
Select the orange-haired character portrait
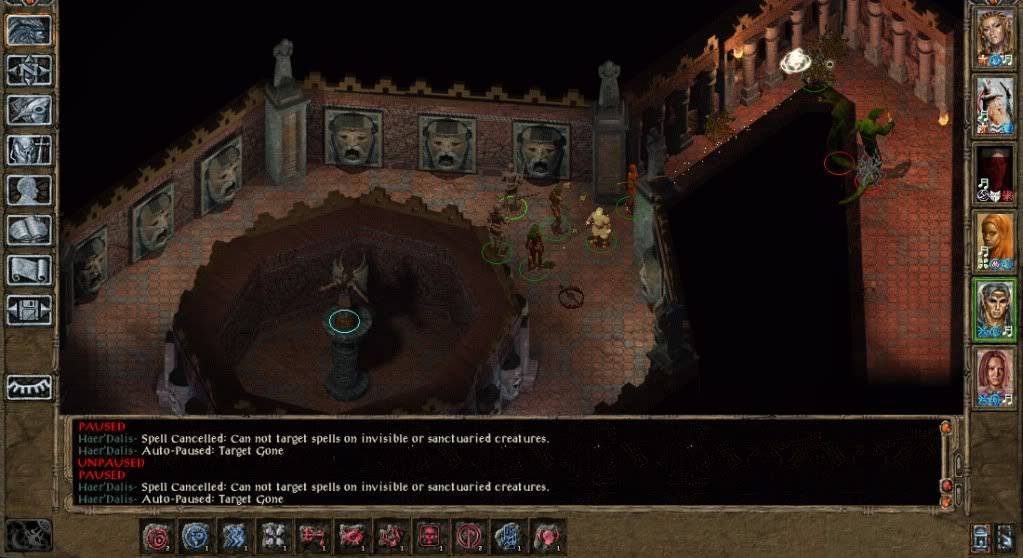995,238
